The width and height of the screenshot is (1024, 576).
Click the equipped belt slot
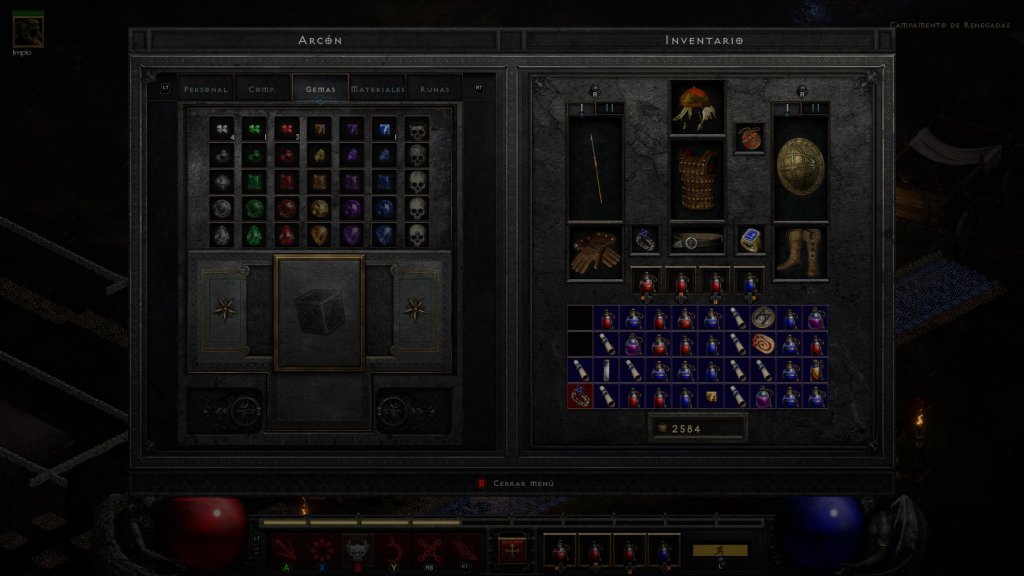[697, 240]
